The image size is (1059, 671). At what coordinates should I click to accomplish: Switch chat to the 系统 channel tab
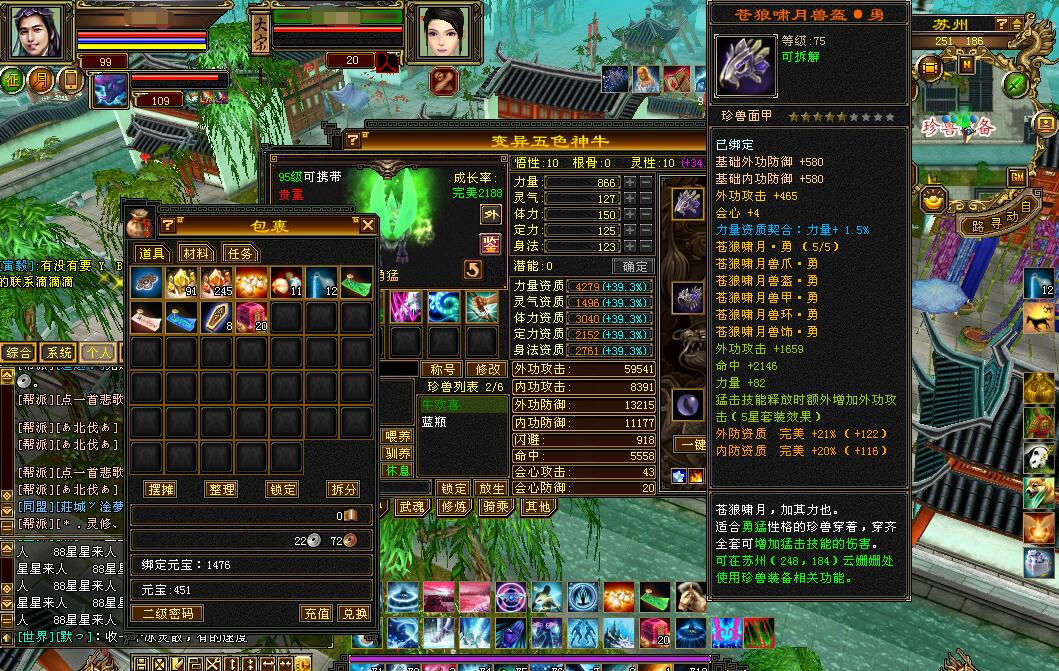(x=59, y=352)
